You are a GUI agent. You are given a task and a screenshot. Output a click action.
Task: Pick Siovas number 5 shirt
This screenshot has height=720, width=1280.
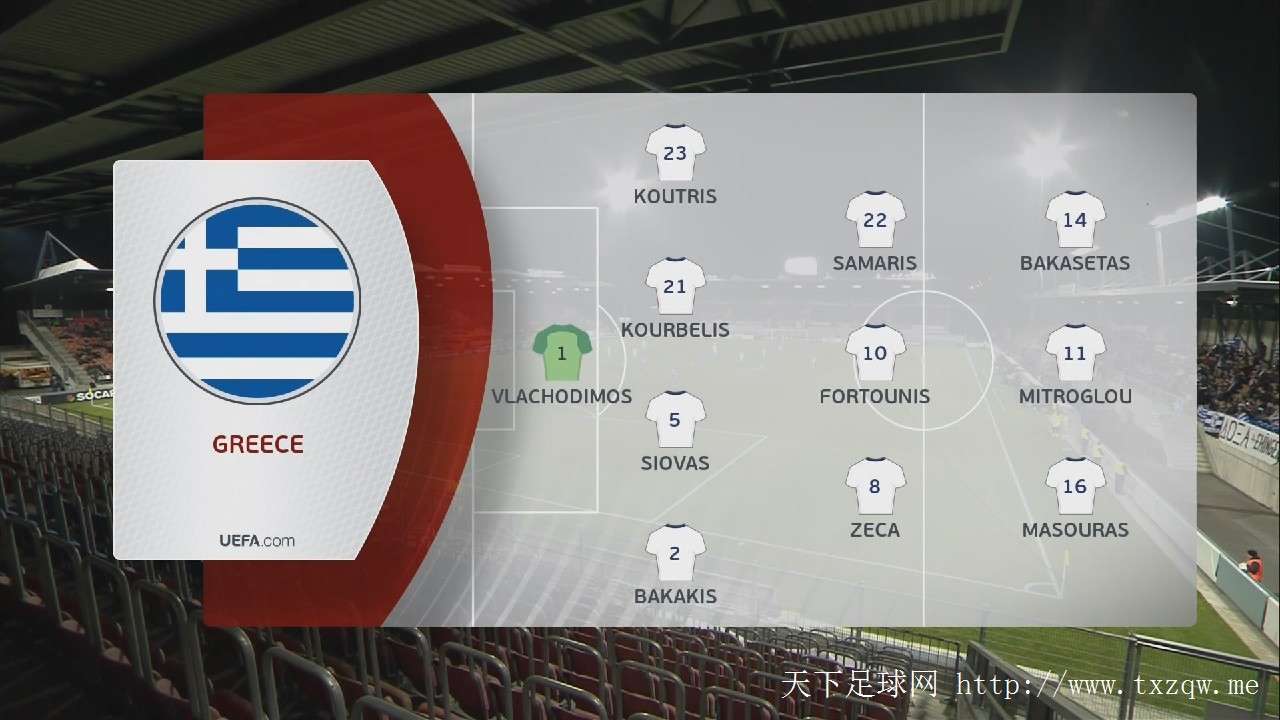point(675,420)
